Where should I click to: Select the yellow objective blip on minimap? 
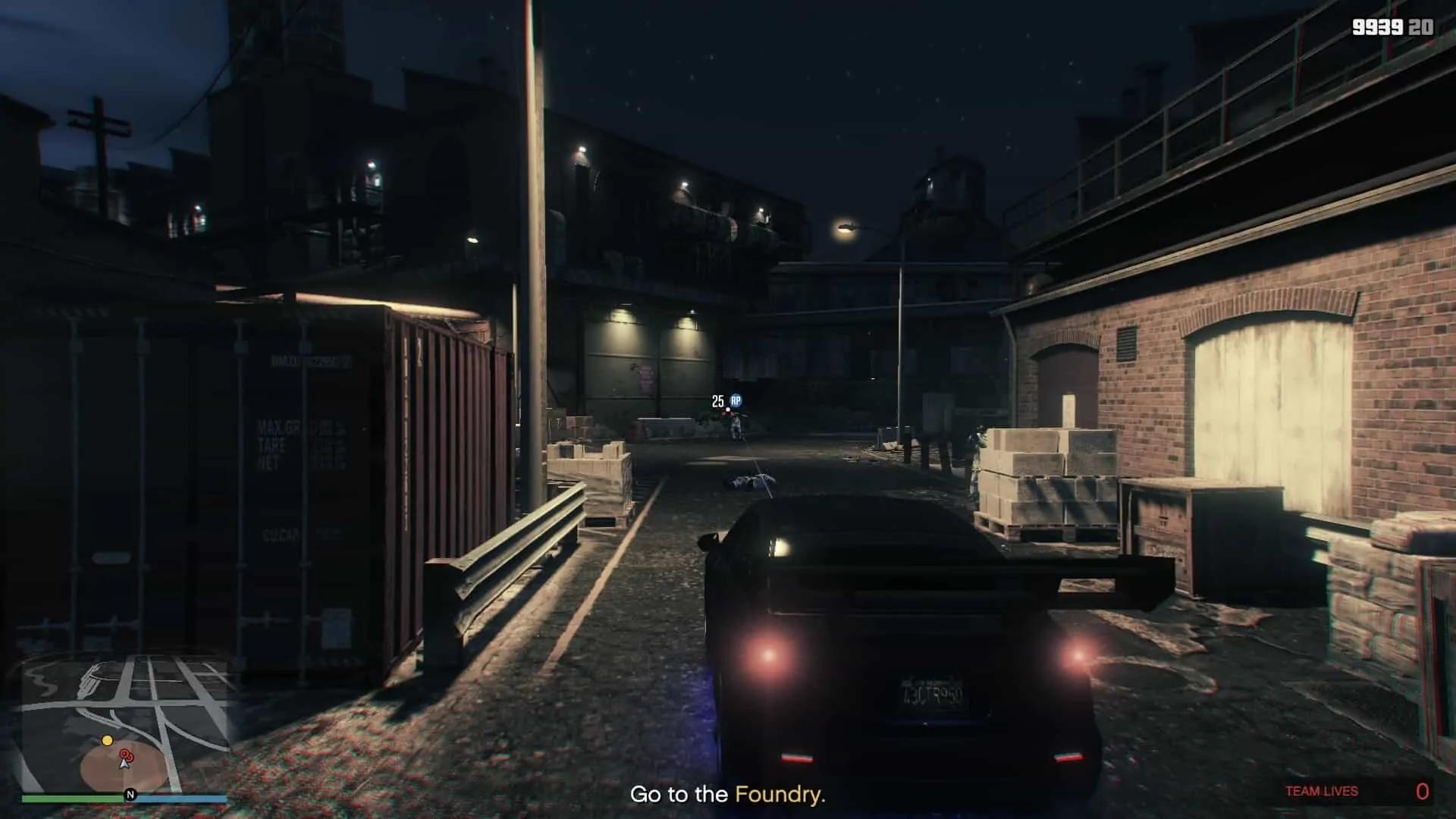tap(107, 740)
